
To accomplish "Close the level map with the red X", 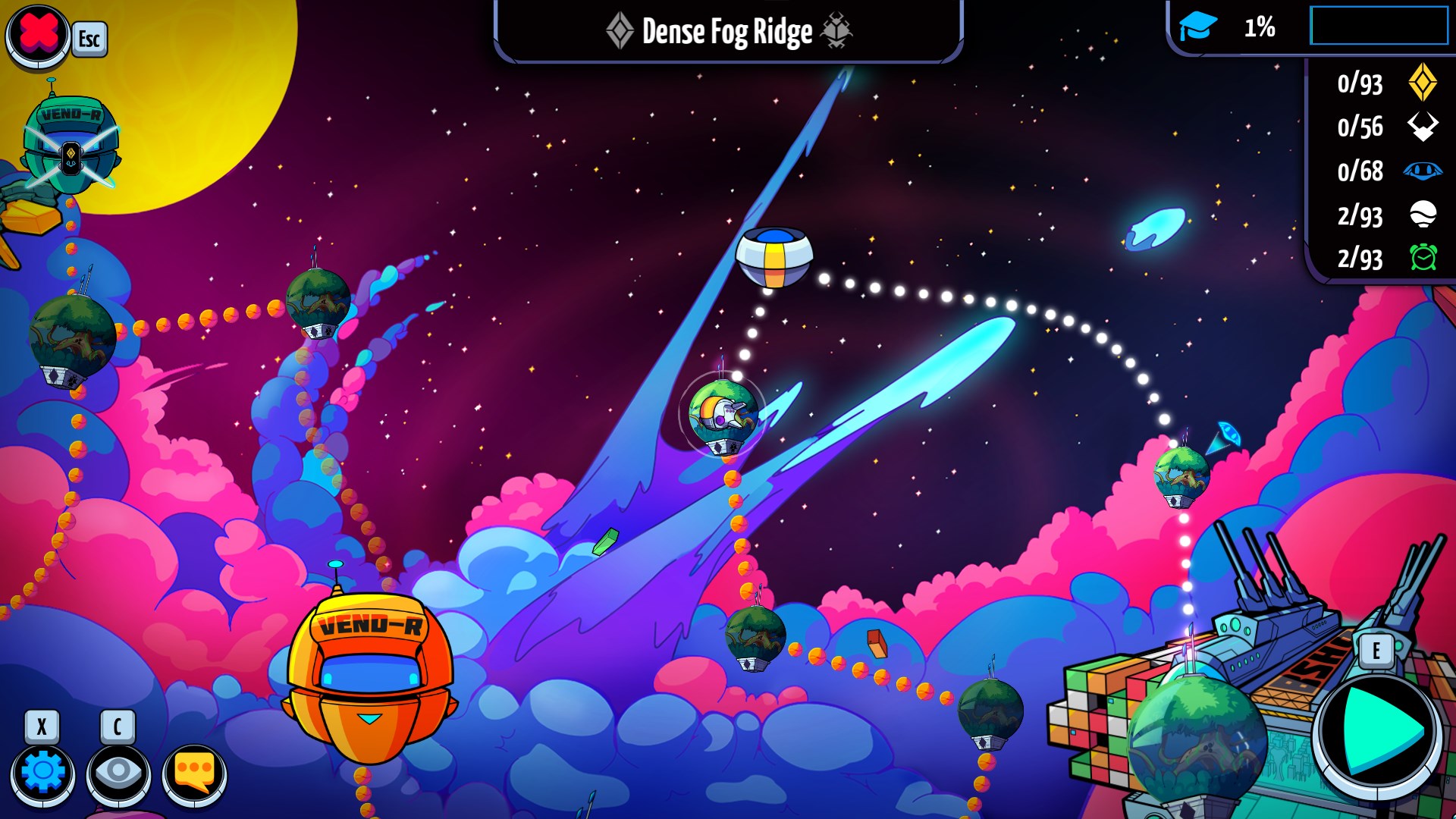I will pyautogui.click(x=38, y=35).
